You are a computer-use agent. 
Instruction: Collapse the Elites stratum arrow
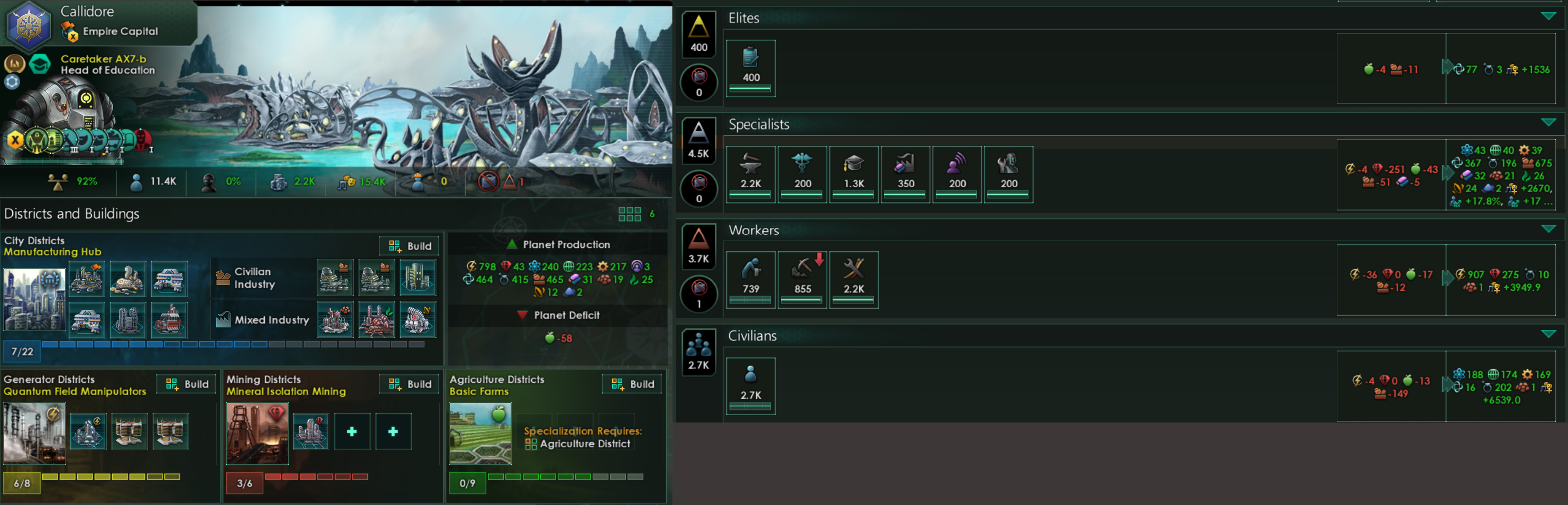[1548, 16]
